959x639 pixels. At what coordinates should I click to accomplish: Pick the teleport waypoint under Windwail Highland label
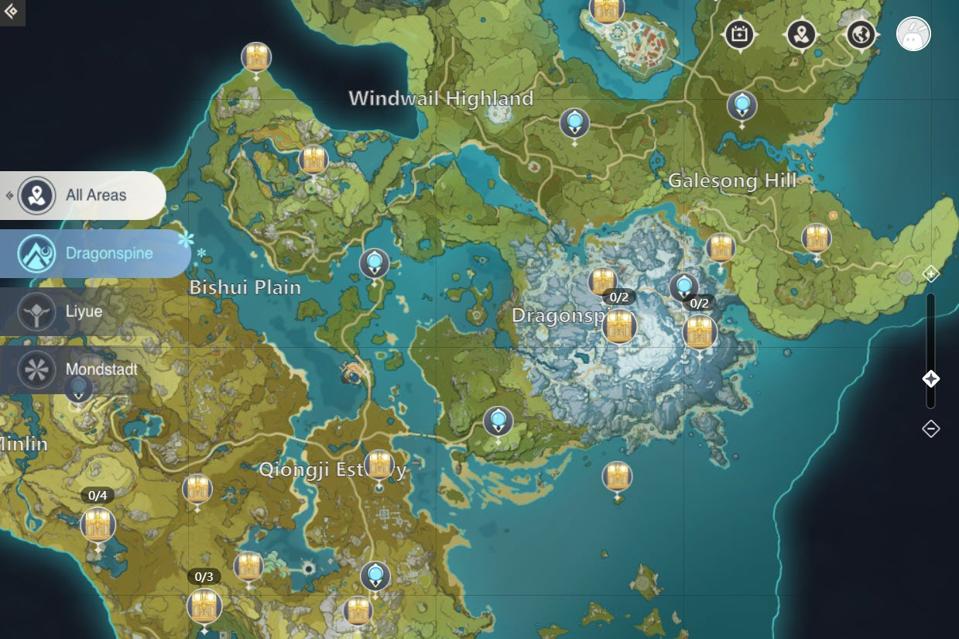click(x=574, y=123)
